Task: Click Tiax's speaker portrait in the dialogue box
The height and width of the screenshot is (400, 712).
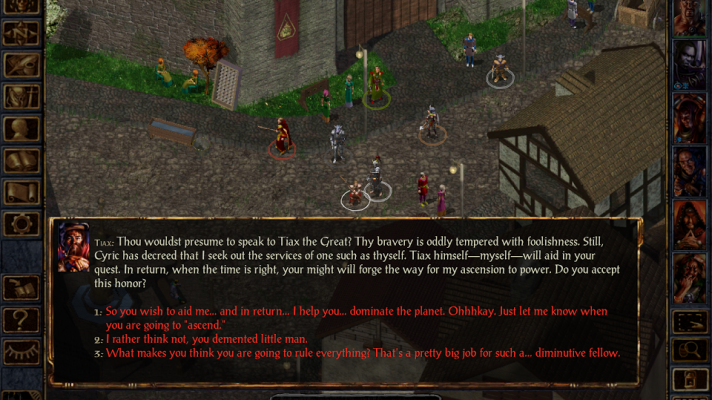Action: (73, 247)
